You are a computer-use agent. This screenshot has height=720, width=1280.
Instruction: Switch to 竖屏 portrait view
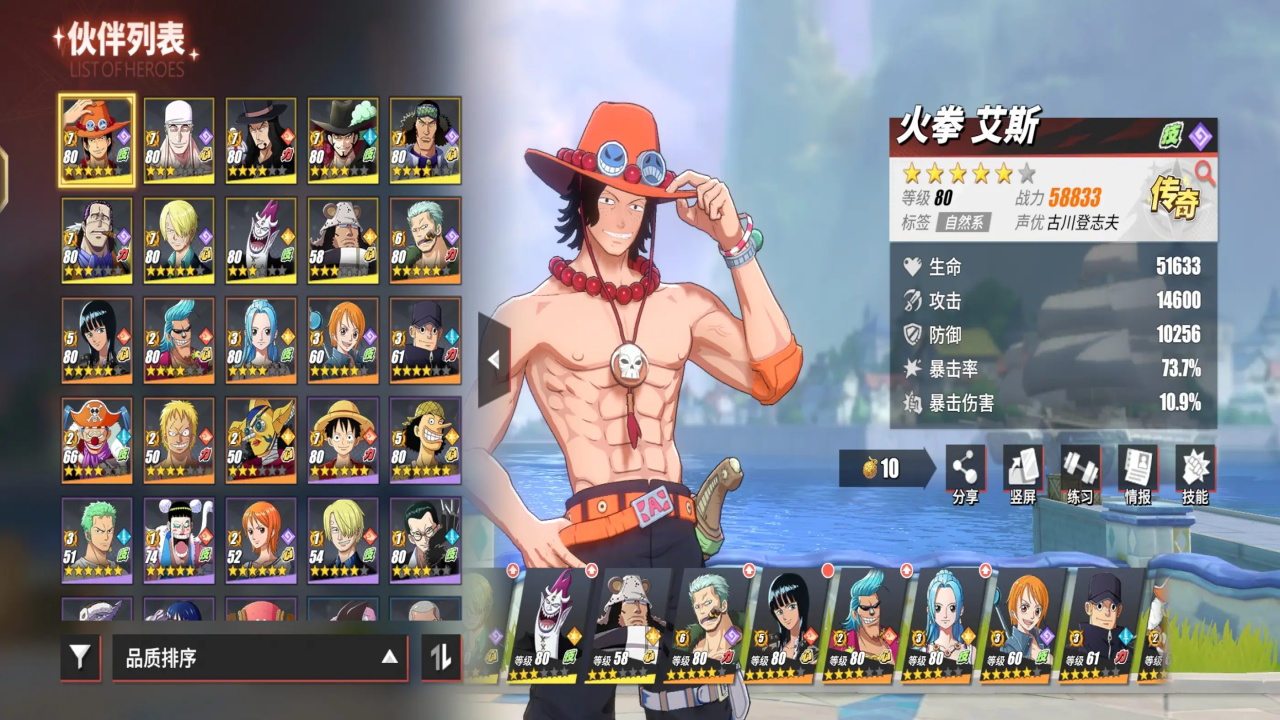coord(1022,472)
